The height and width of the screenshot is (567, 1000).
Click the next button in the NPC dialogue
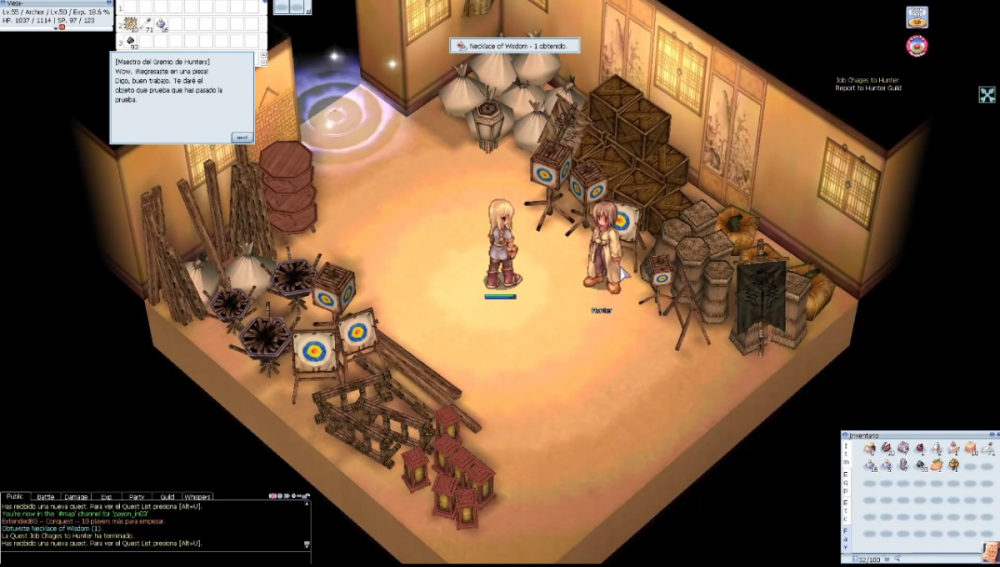(242, 137)
